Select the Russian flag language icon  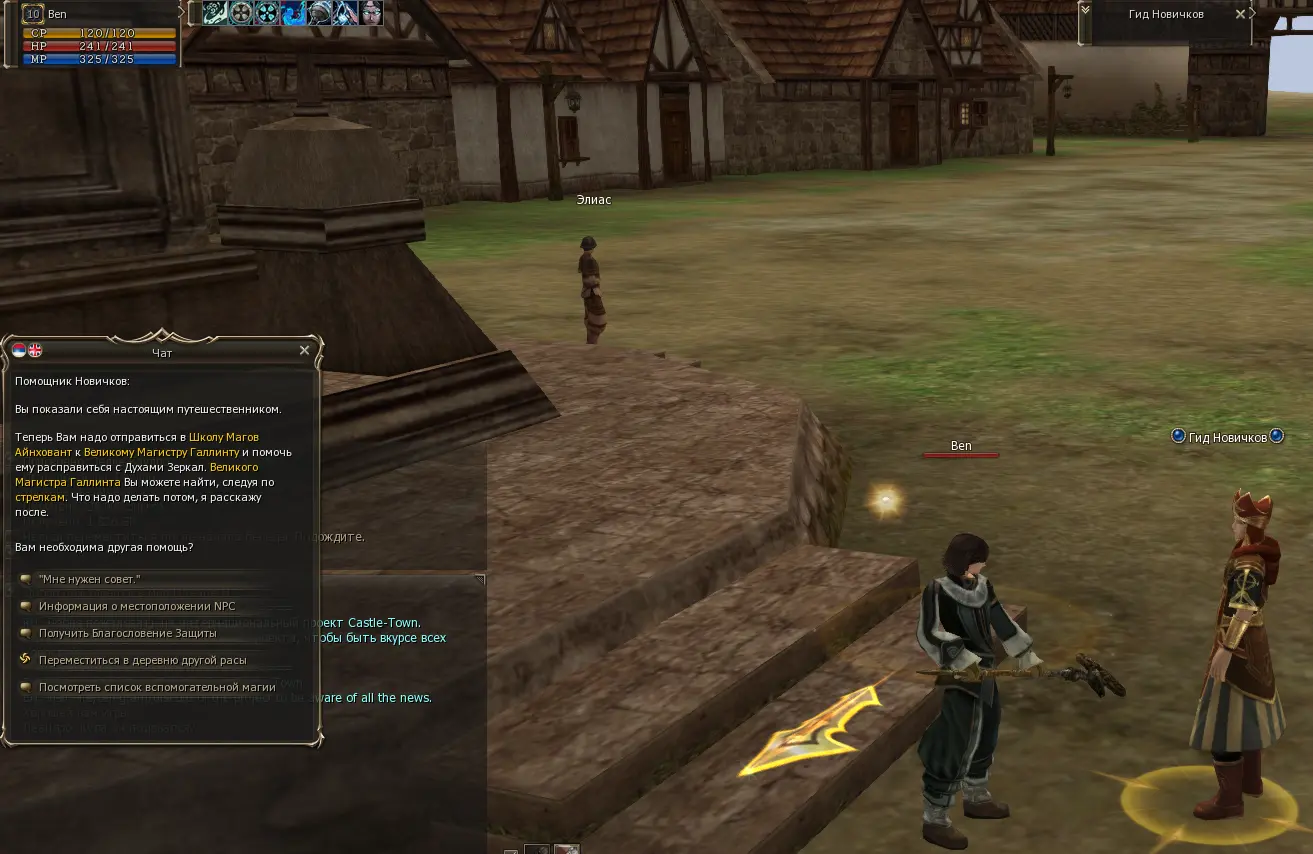(x=19, y=351)
